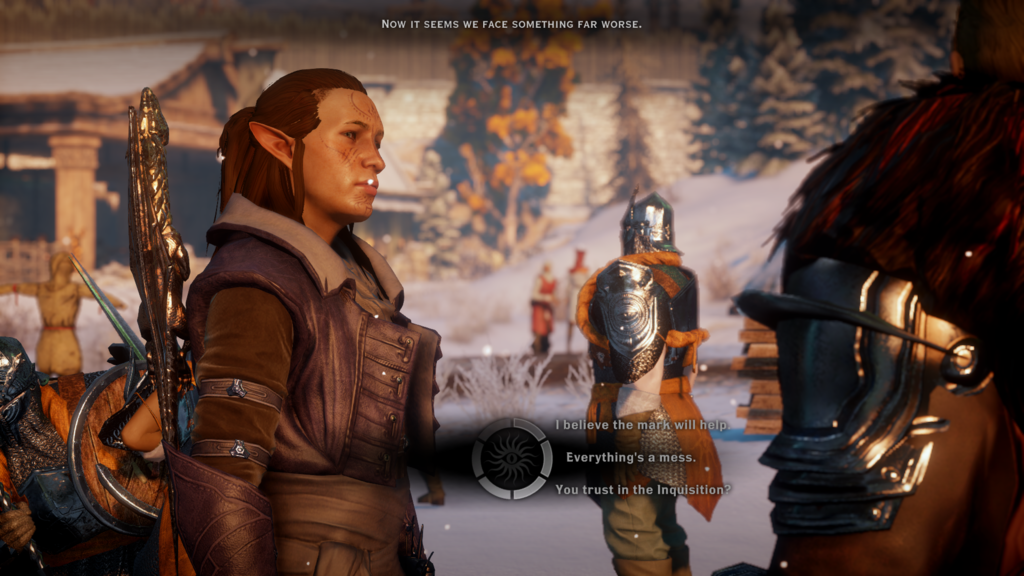Choose "I believe the mark will help."

(x=641, y=425)
